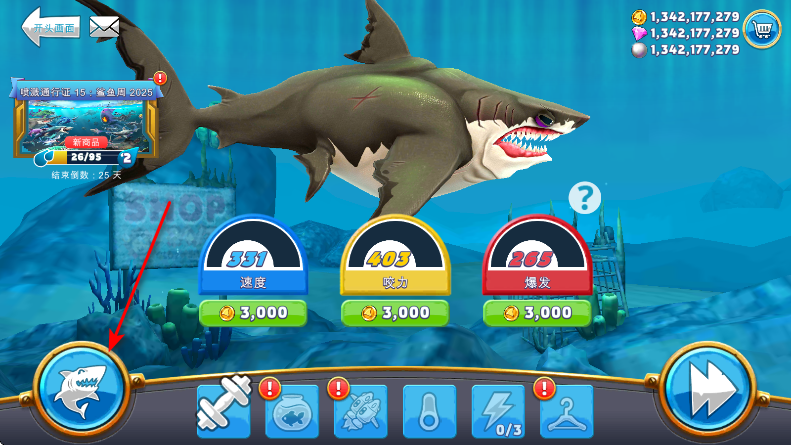791x445 pixels.
Task: Select the dumbbell upgrades tab
Action: 223,410
